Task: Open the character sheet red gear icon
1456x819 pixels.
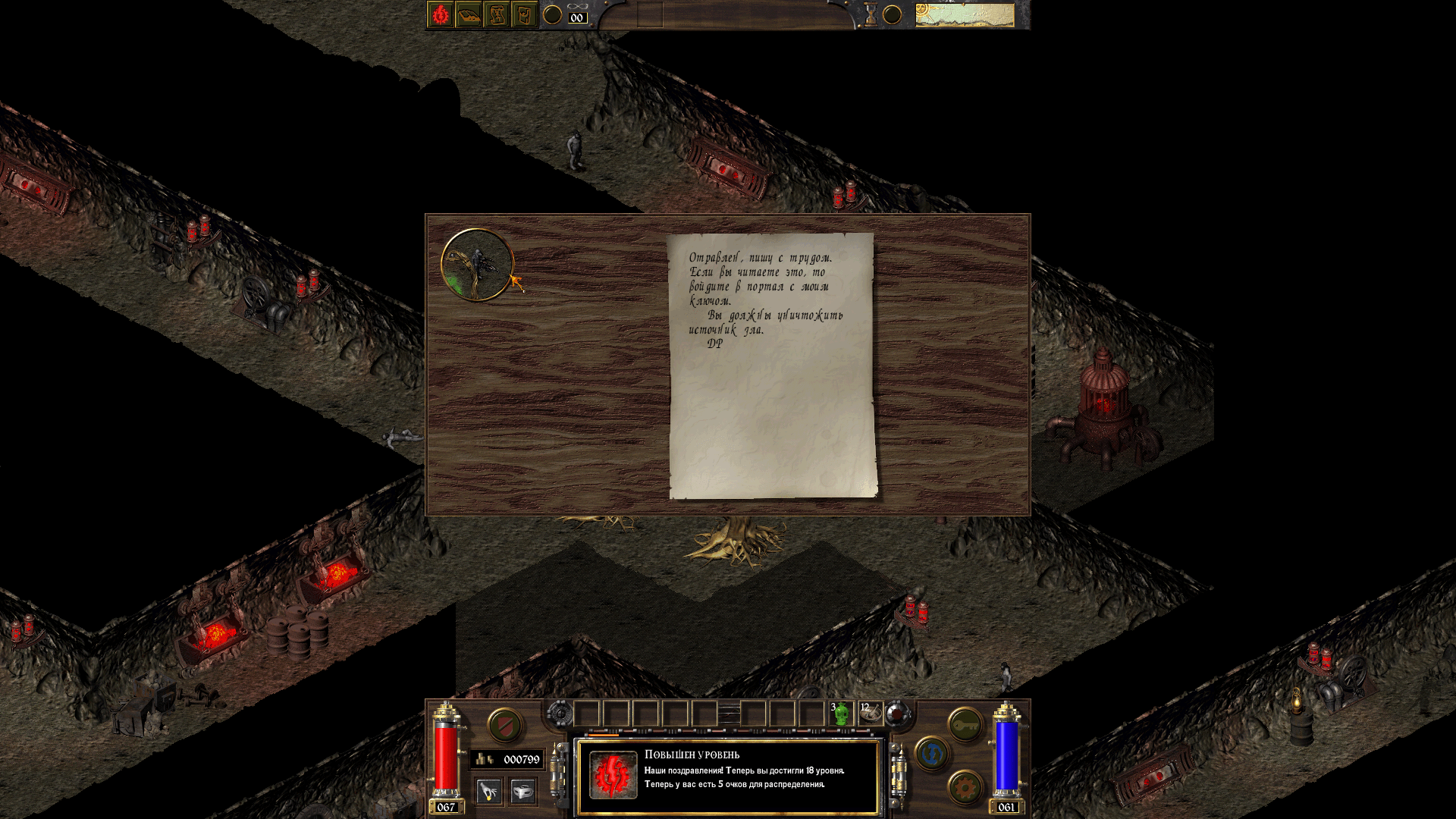Action: point(440,15)
